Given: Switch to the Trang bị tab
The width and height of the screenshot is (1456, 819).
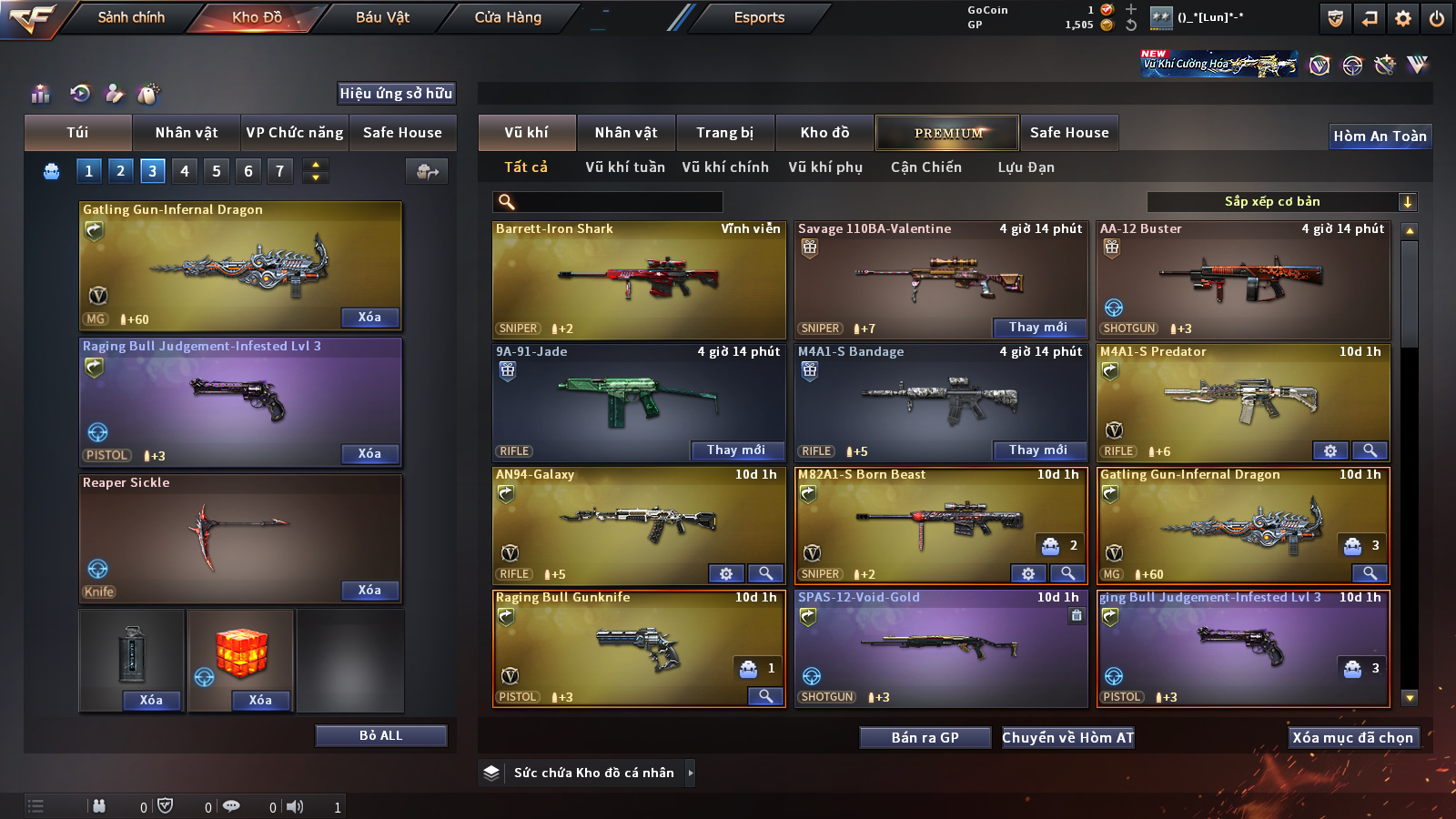Looking at the screenshot, I should click(724, 133).
